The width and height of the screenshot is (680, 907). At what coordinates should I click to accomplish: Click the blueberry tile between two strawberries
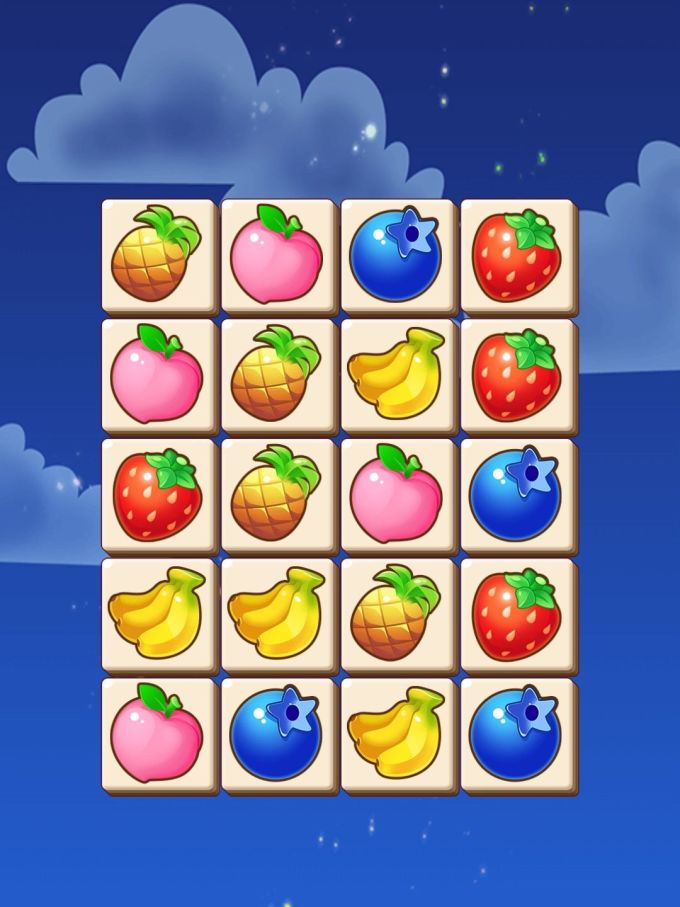tap(517, 495)
